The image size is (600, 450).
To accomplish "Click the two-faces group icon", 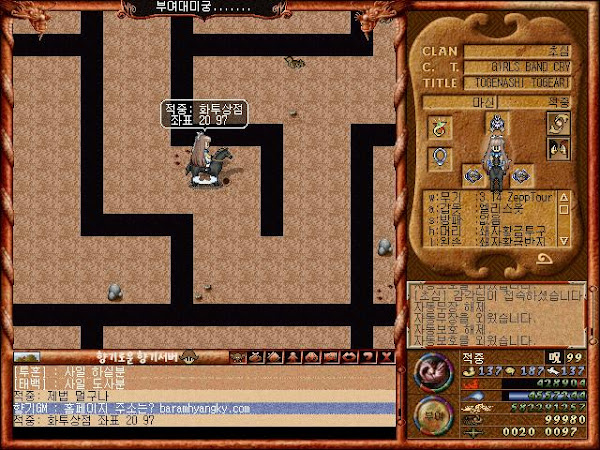I will pos(558,149).
